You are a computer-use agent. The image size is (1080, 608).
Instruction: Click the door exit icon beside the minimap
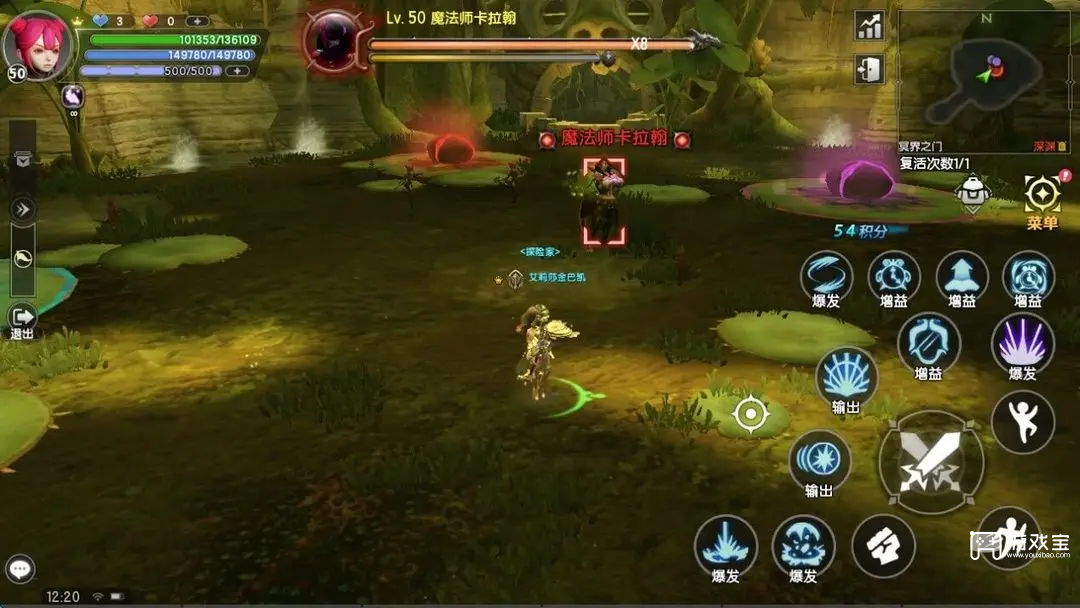click(869, 69)
